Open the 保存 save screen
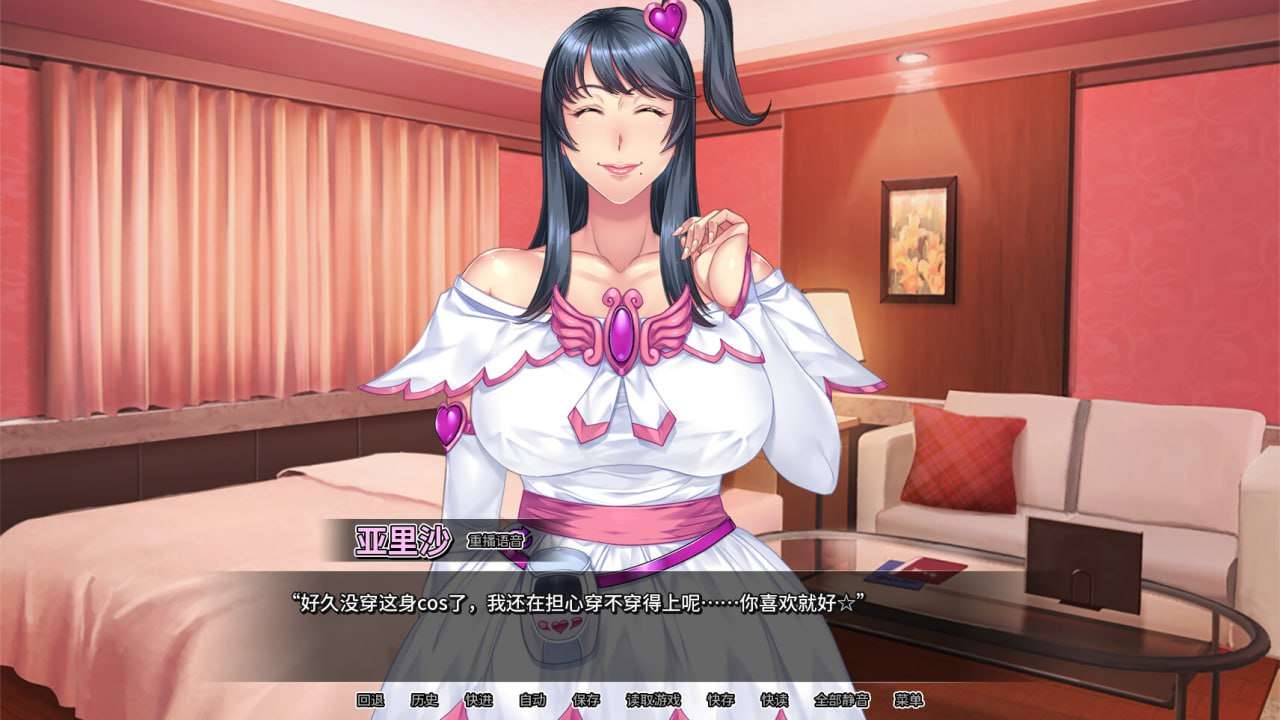 [587, 701]
